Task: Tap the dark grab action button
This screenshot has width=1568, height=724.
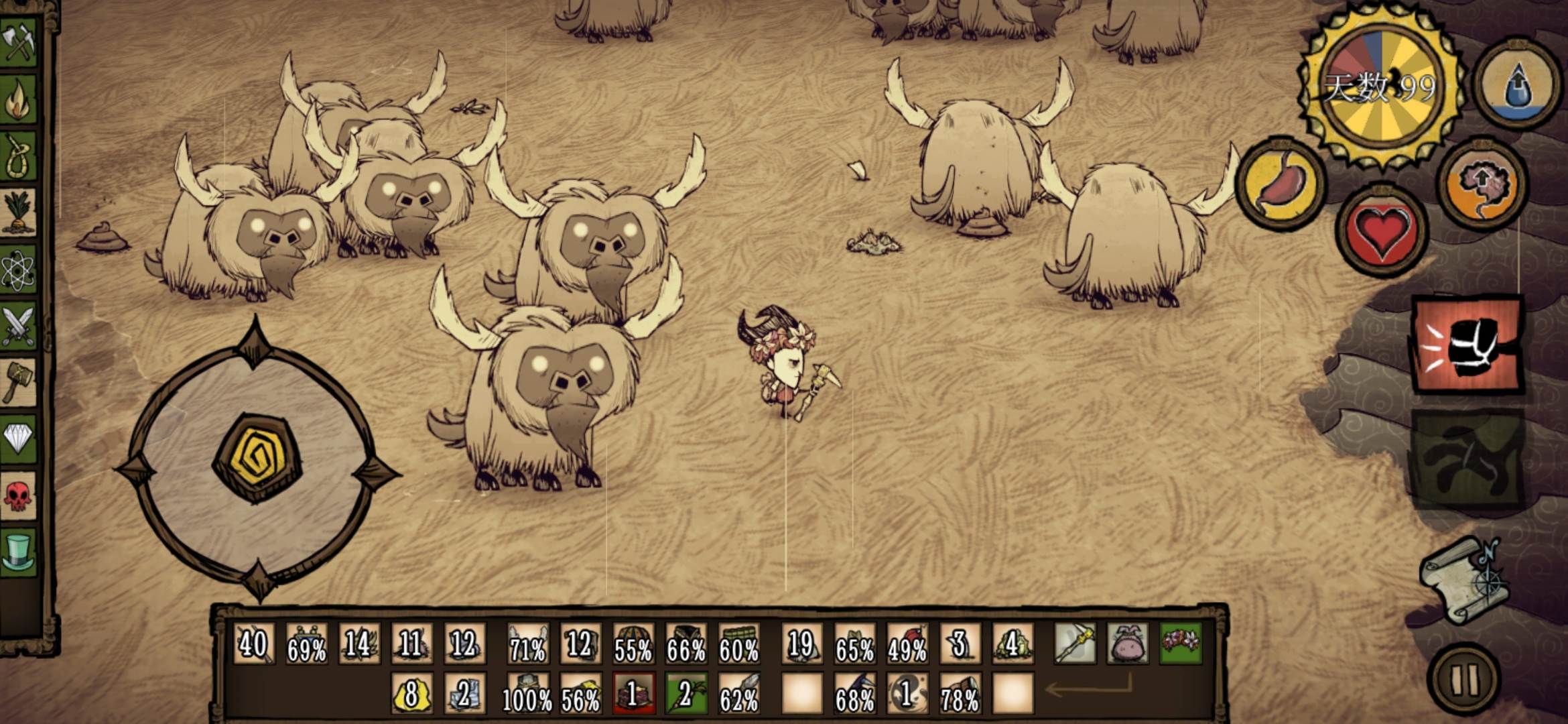Action: (x=1467, y=460)
